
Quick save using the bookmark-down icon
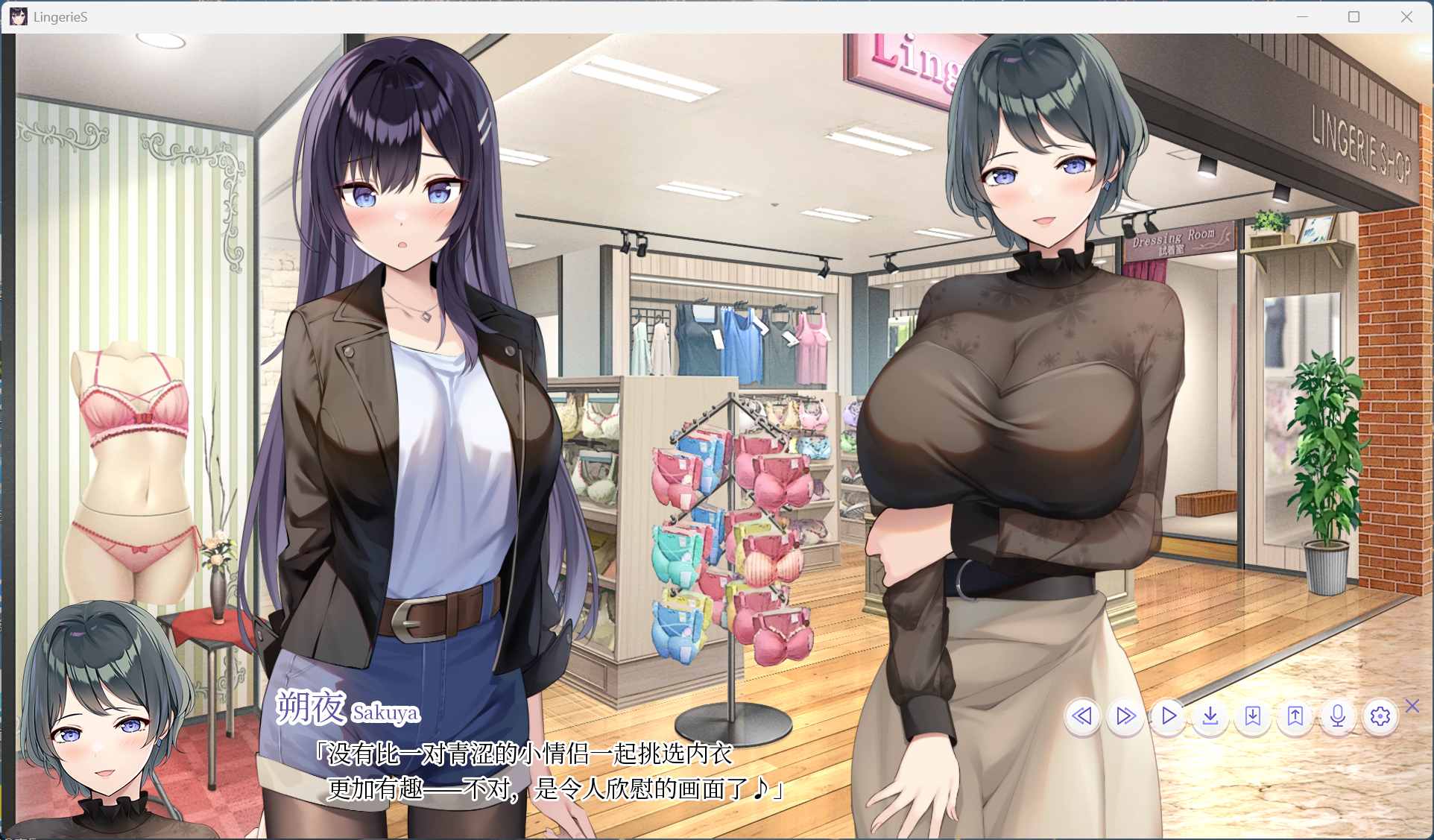(x=1253, y=717)
